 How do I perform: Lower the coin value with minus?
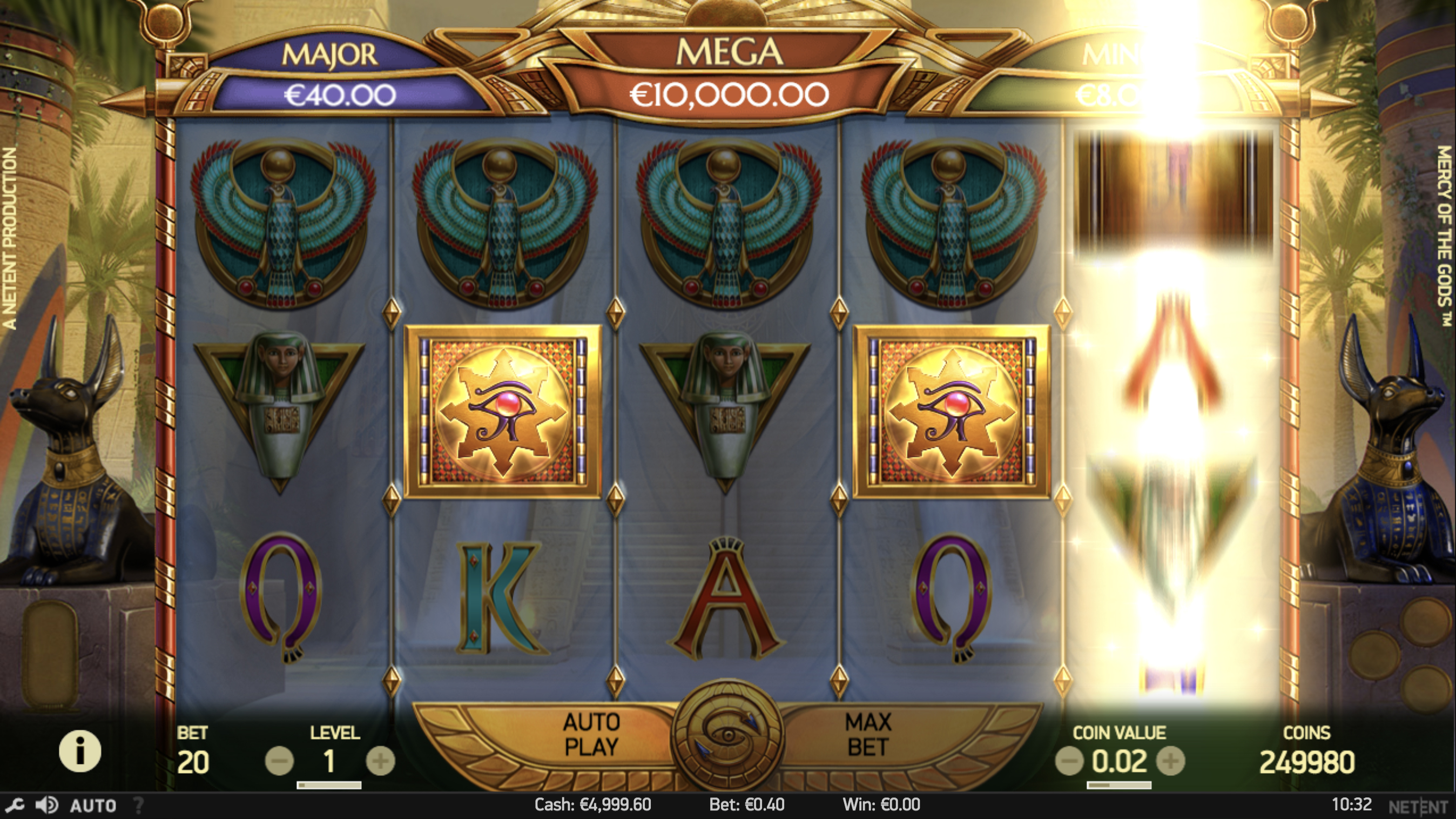coord(1069,761)
